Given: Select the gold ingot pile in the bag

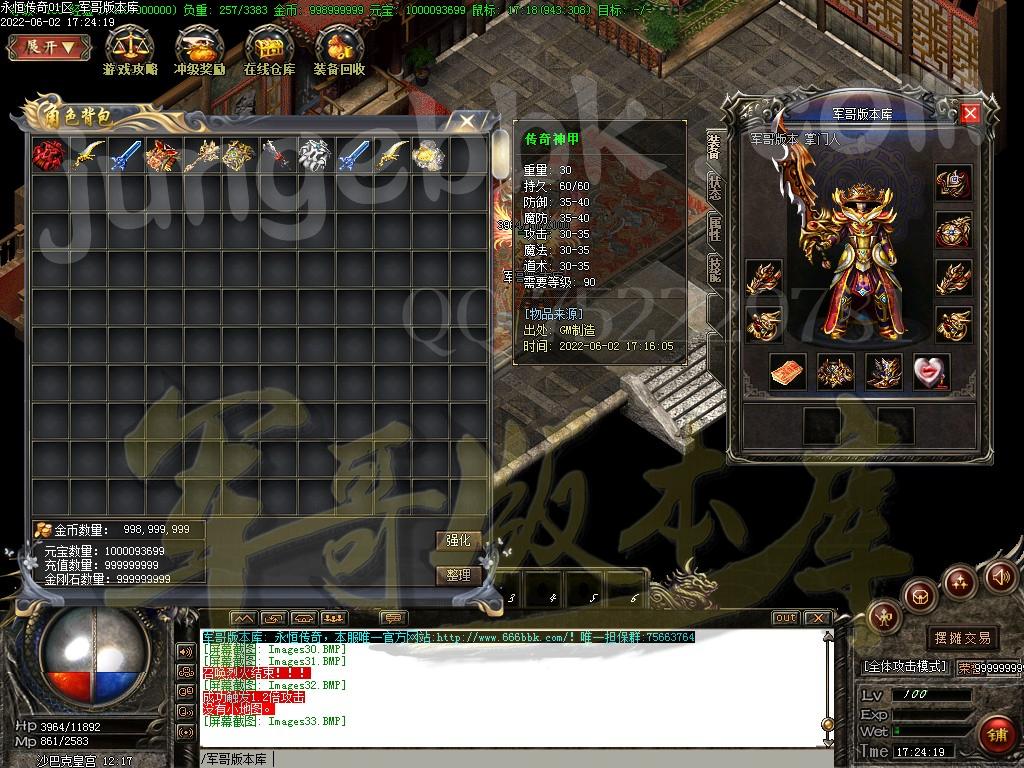Looking at the screenshot, I should (x=429, y=155).
